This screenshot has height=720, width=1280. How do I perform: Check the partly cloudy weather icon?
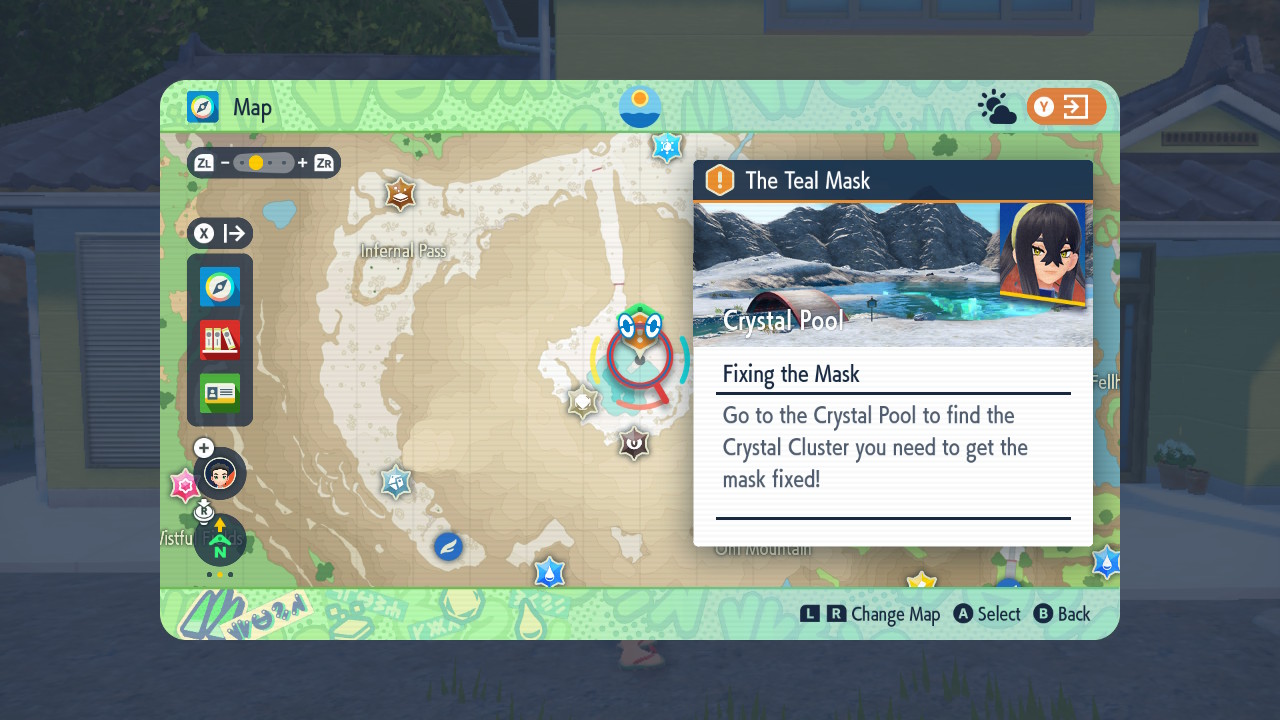[x=997, y=108]
